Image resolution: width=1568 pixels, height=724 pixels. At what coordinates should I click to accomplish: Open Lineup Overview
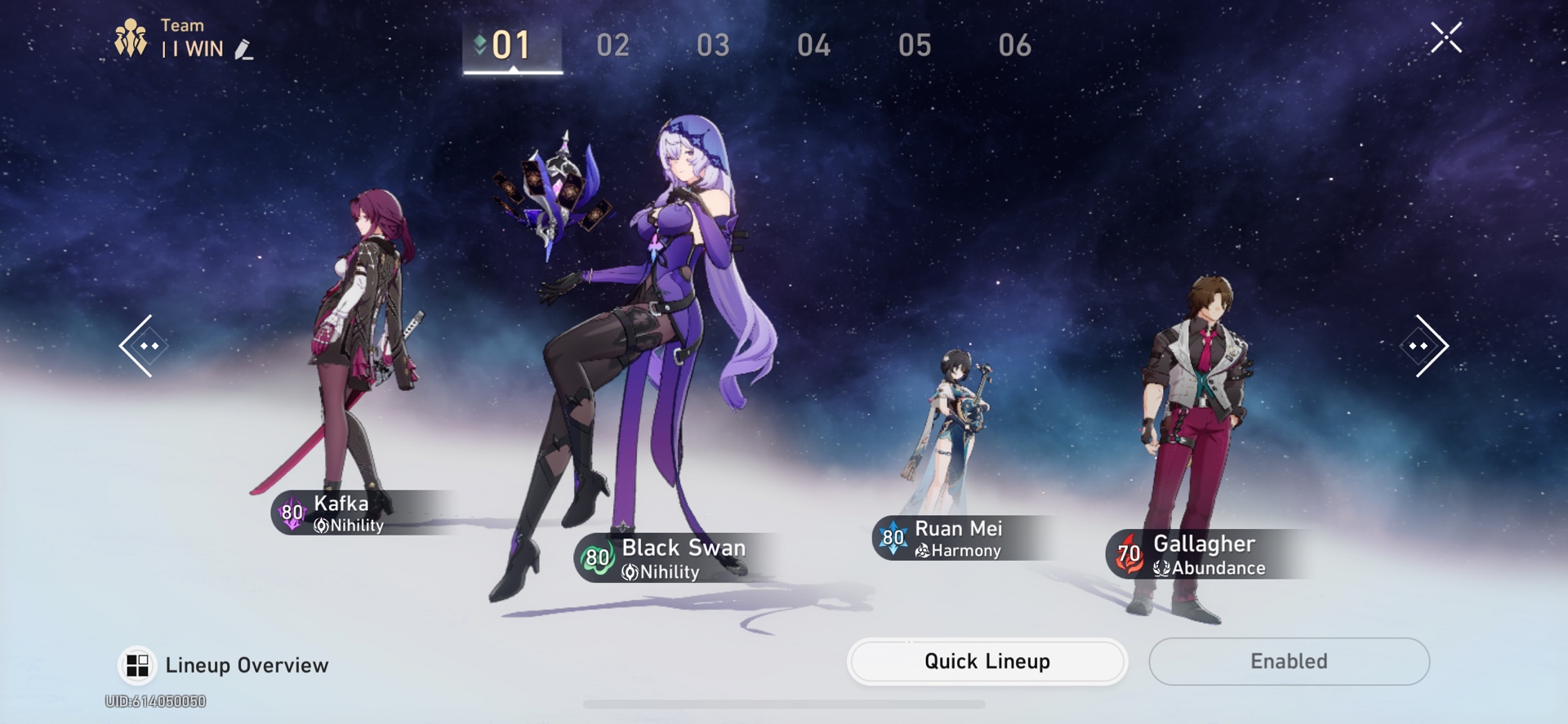coord(245,664)
